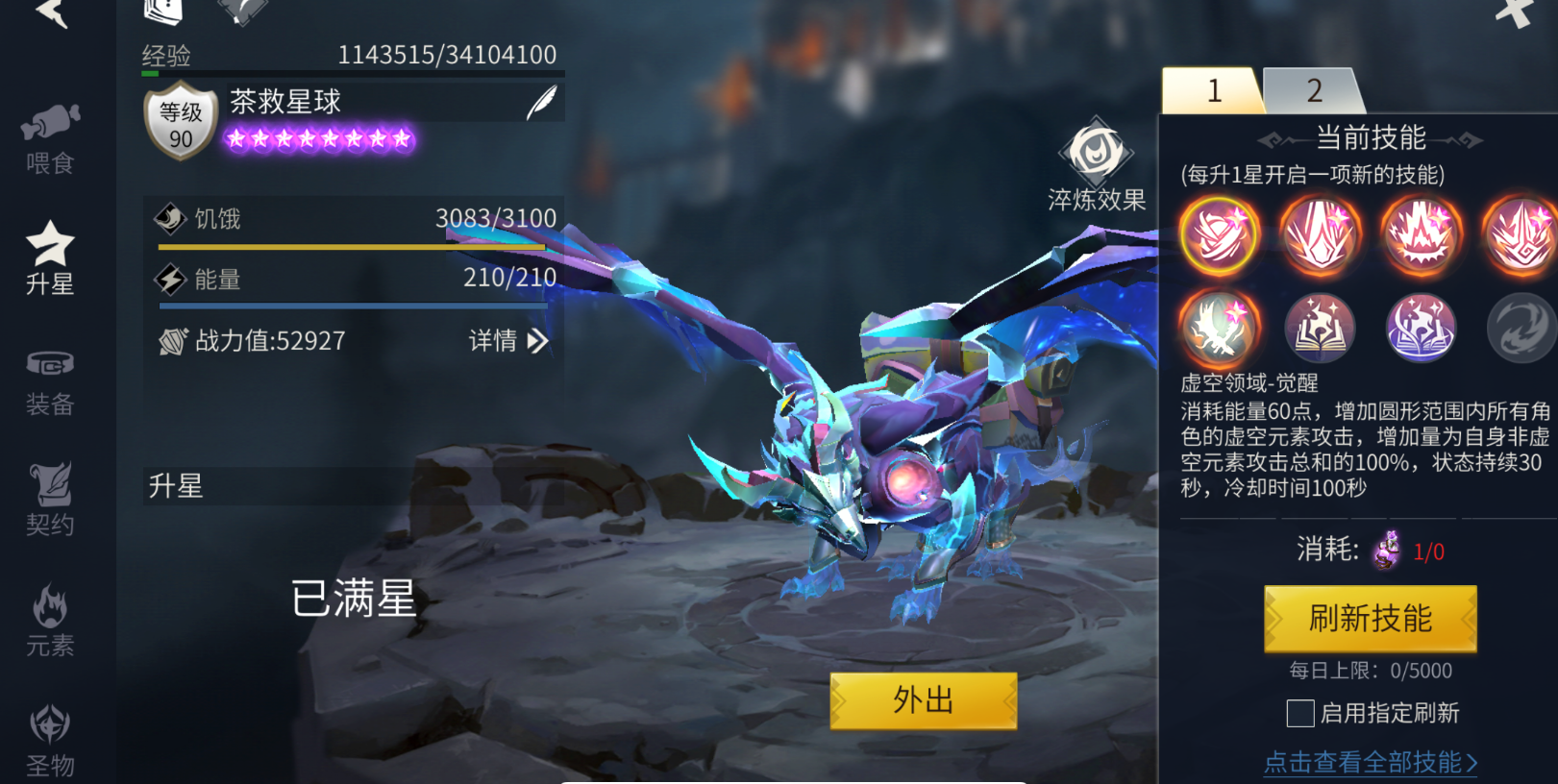Viewport: 1558px width, 784px height.
Task: Open the 装备 equipment menu
Action: tap(50, 381)
